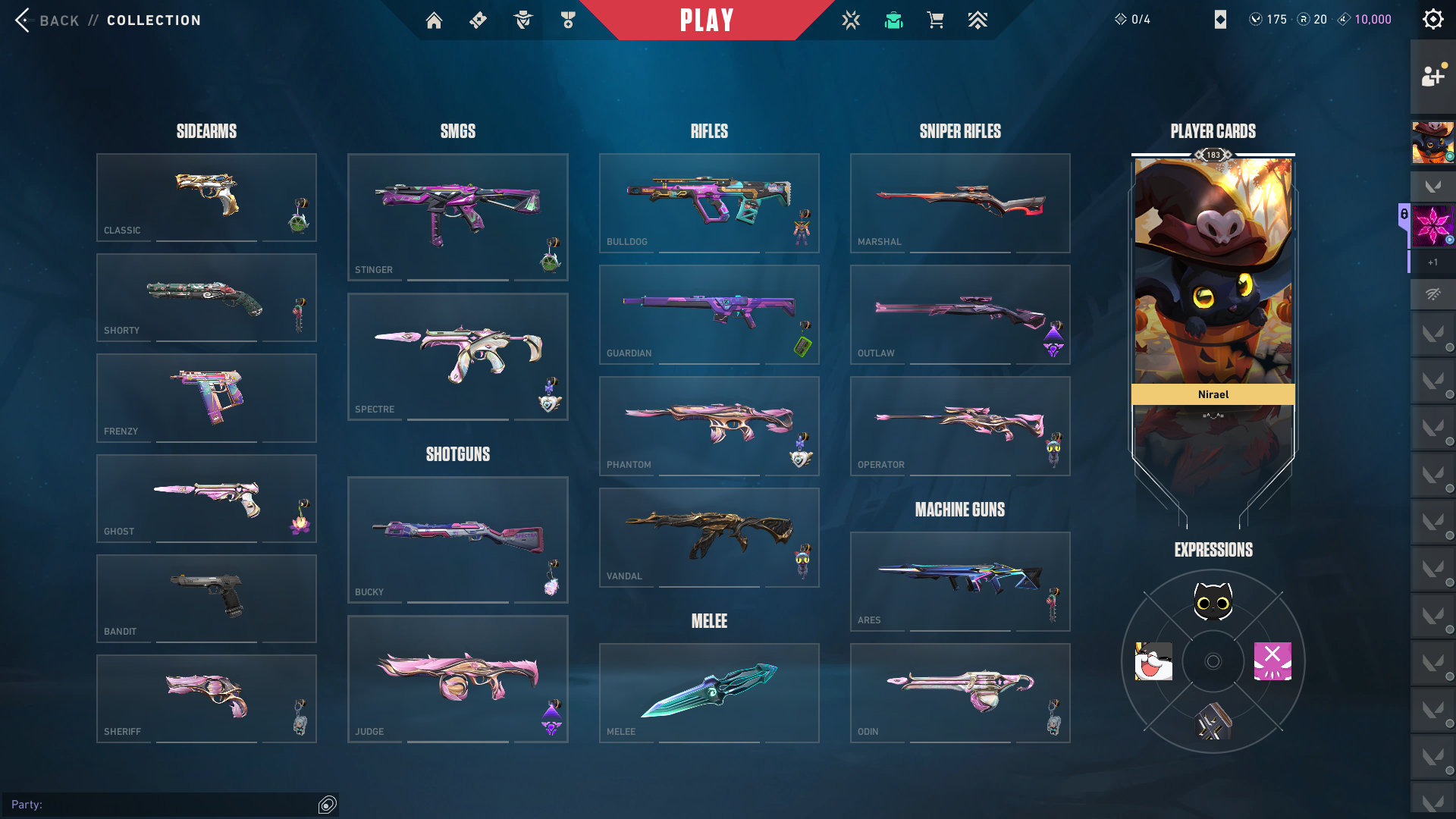Viewport: 1456px width, 819px height.
Task: Open the store shopping cart icon
Action: (x=935, y=20)
